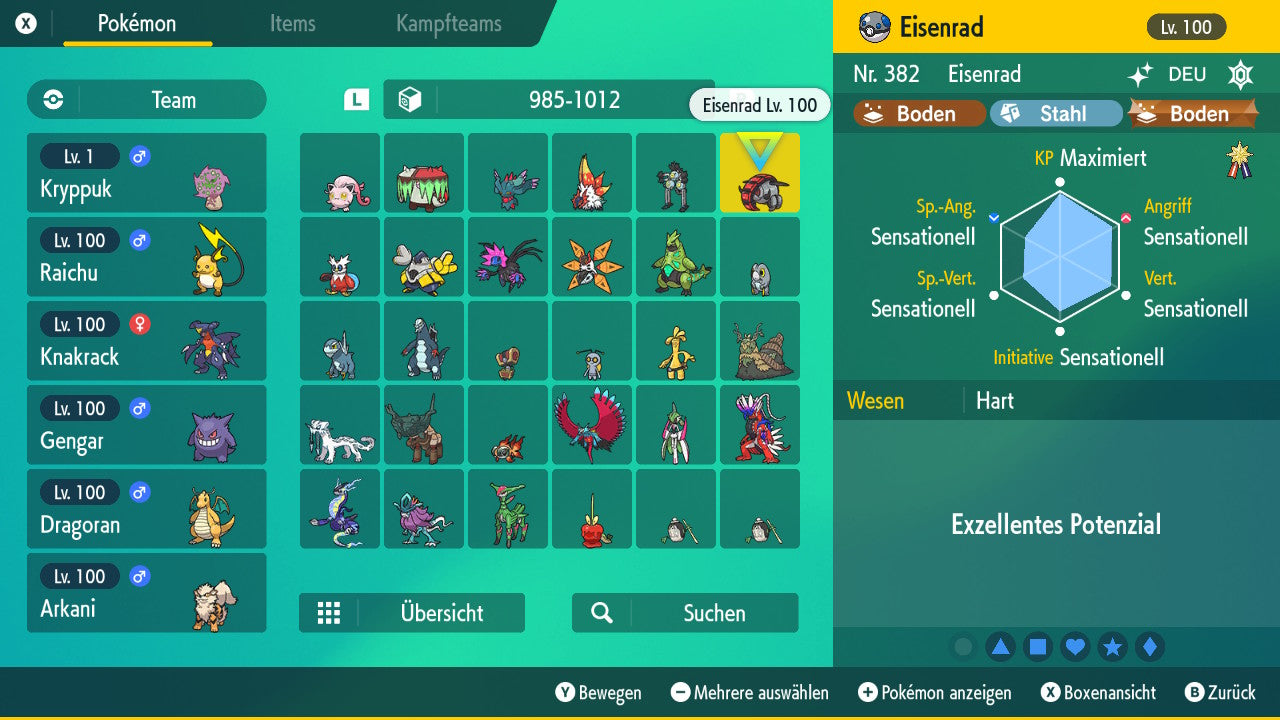Screen dimensions: 1280x720
Task: Click the Poké Ball icon beside the name Eisenrad
Action: coord(874,27)
